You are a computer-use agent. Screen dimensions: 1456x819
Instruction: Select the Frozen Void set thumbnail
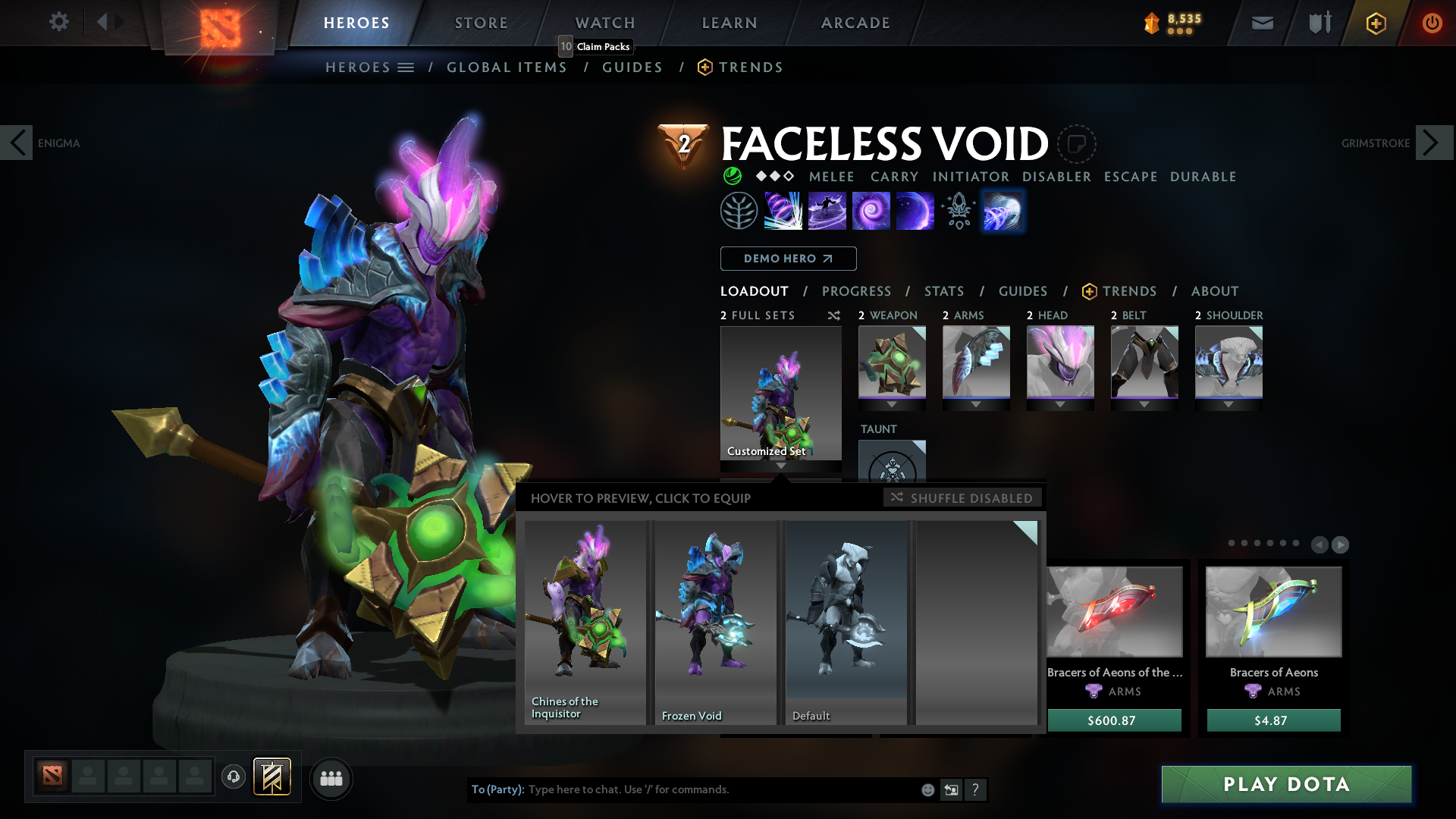pyautogui.click(x=714, y=622)
